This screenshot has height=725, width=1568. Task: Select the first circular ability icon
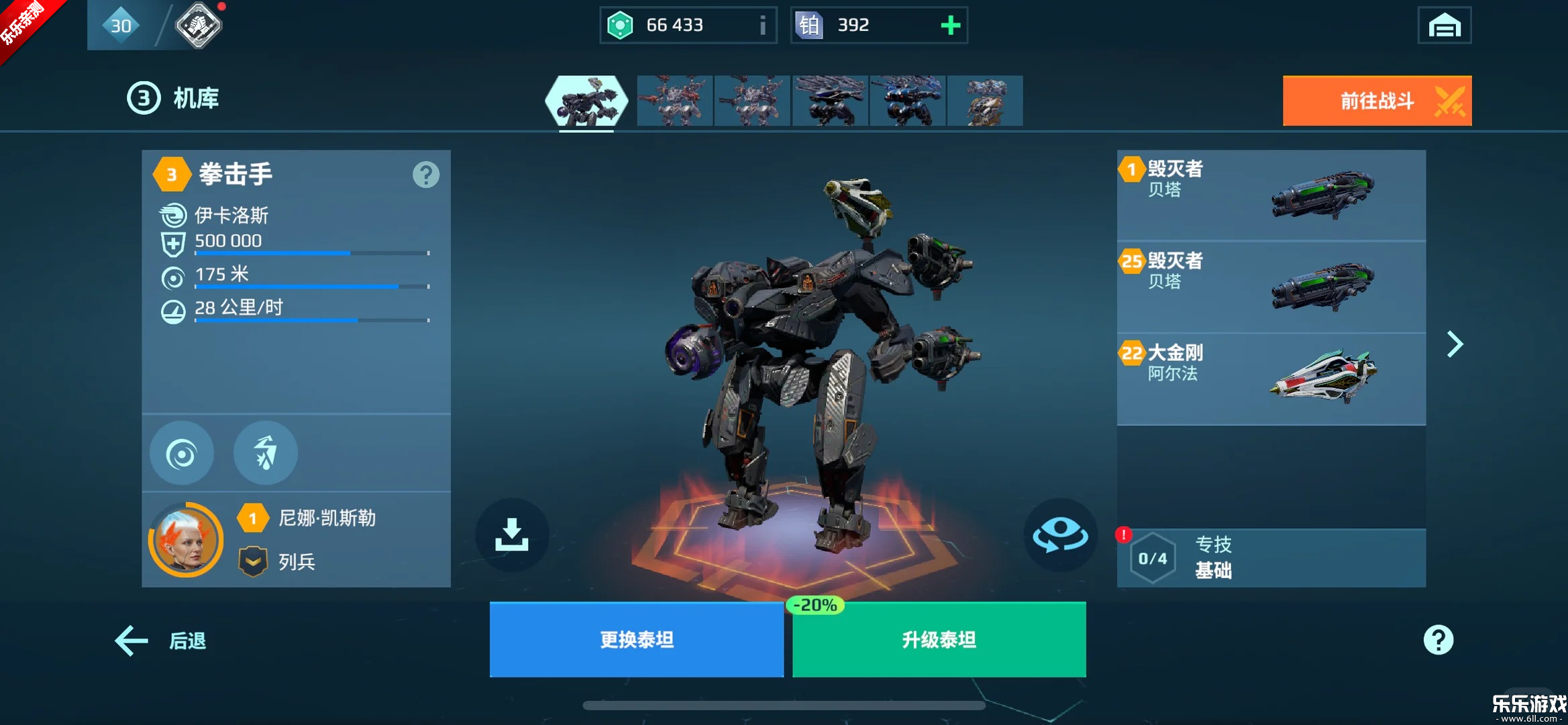(181, 452)
